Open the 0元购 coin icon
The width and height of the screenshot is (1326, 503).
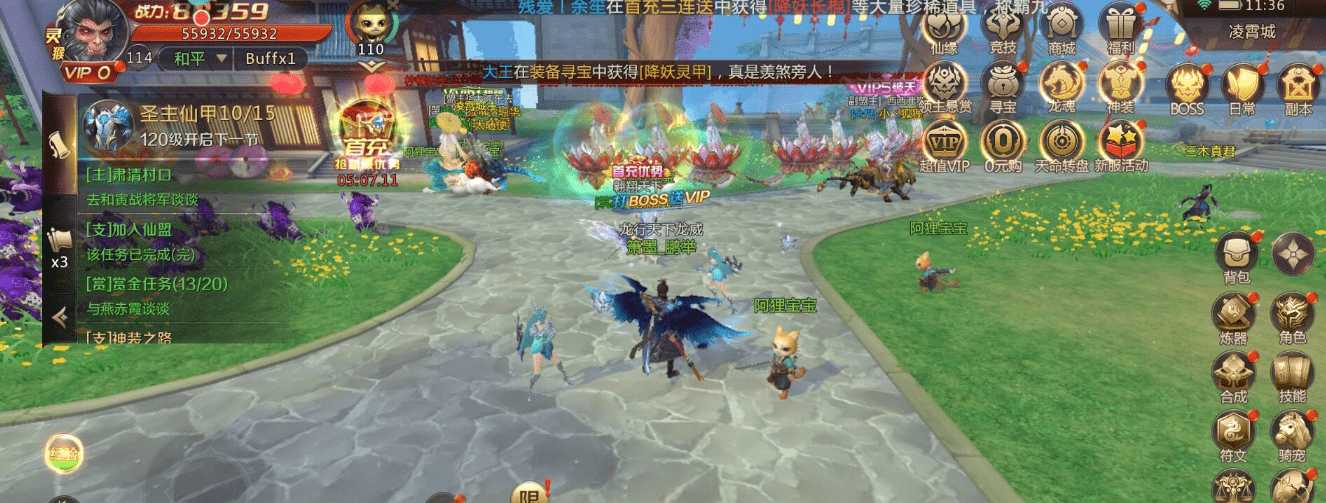coord(1002,143)
